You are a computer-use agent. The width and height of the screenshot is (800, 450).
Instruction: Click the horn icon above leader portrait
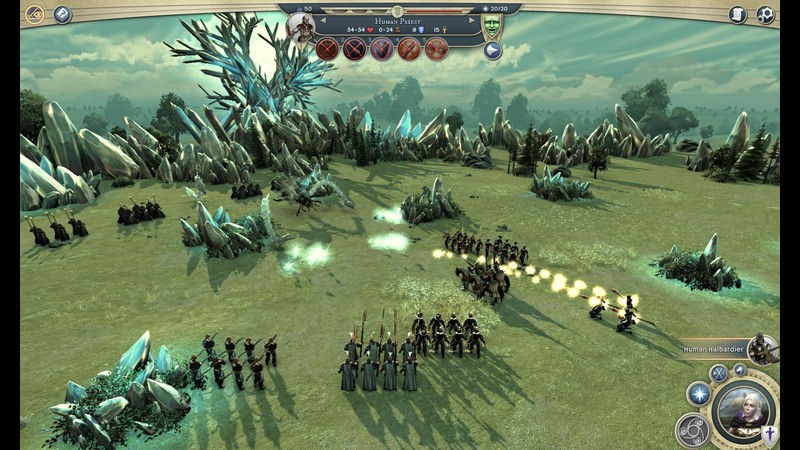[x=741, y=370]
